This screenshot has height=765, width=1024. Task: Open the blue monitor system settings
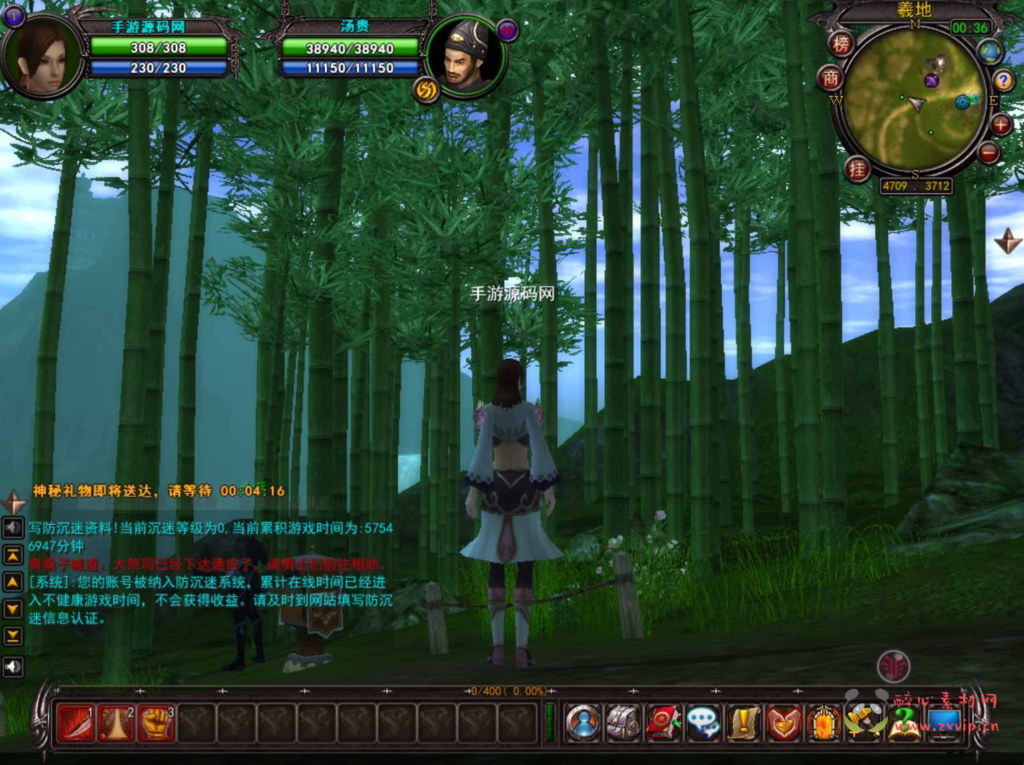click(x=944, y=722)
